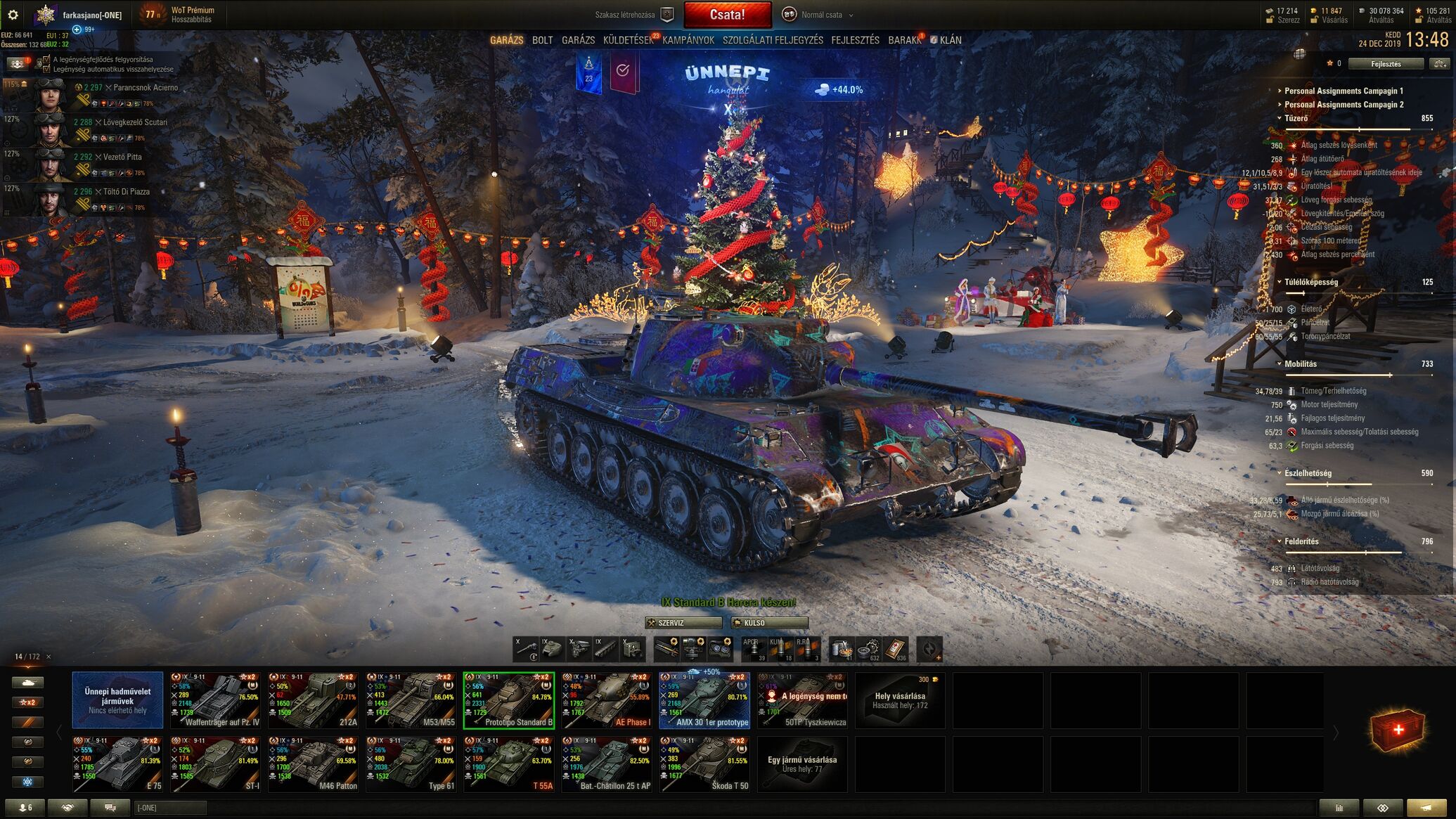Switch to the BARAKK barracks tab
Image resolution: width=1456 pixels, height=819 pixels.
pos(904,40)
